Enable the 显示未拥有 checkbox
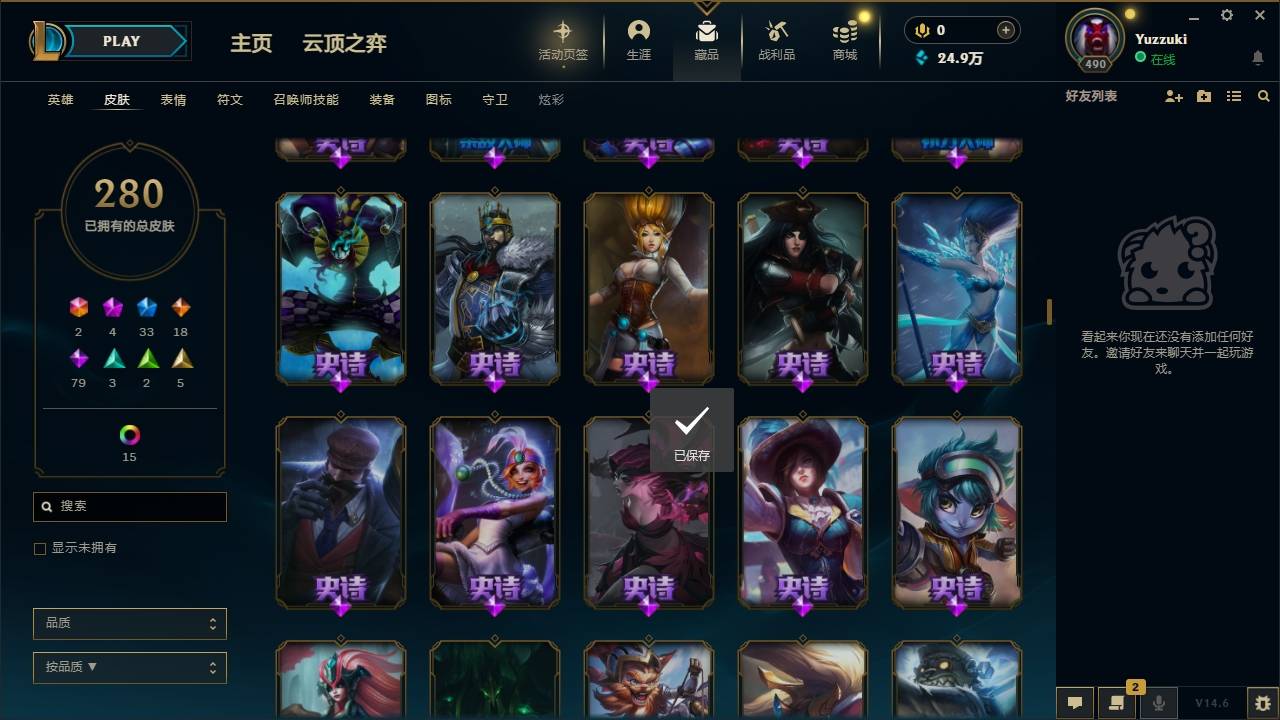The image size is (1280, 720). (x=39, y=548)
